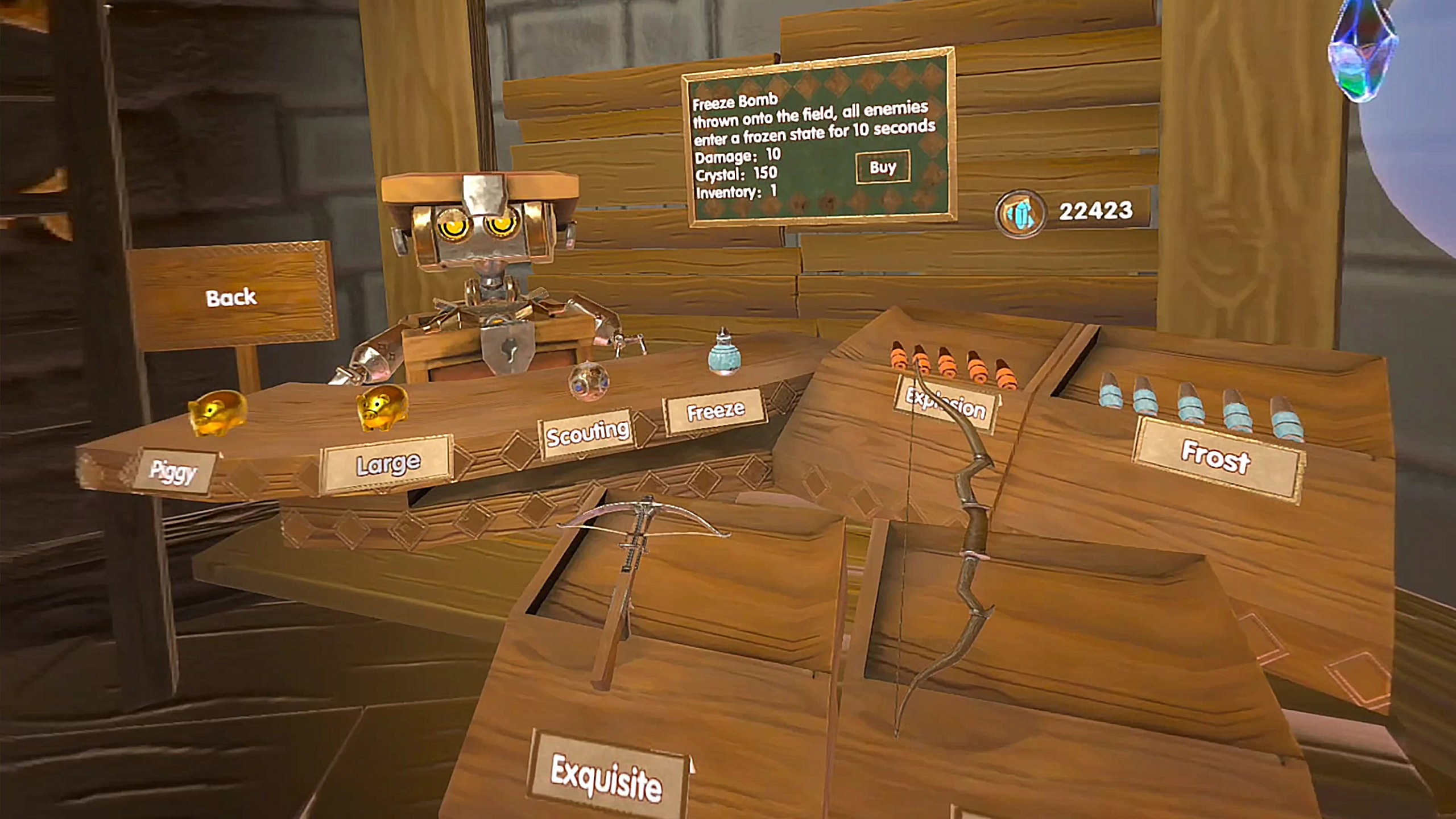Viewport: 1456px width, 819px height.
Task: Buy the Freeze Bomb
Action: point(882,167)
